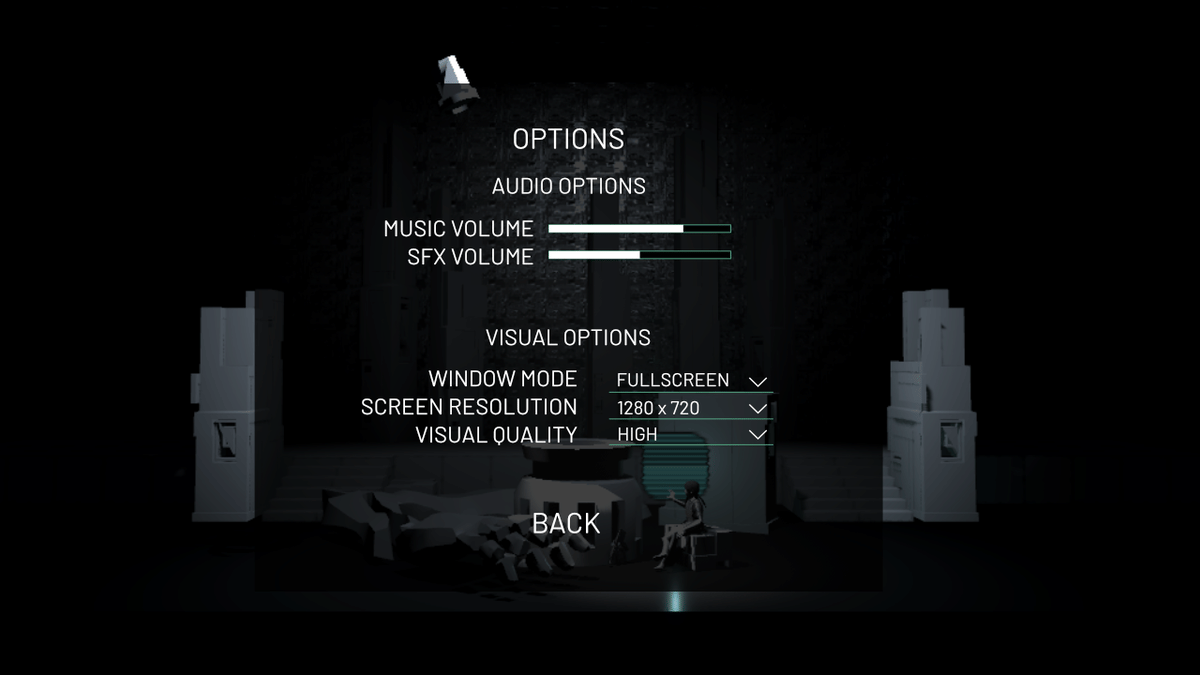The image size is (1200, 675).
Task: Open the Visual Quality dropdown
Action: pos(690,435)
